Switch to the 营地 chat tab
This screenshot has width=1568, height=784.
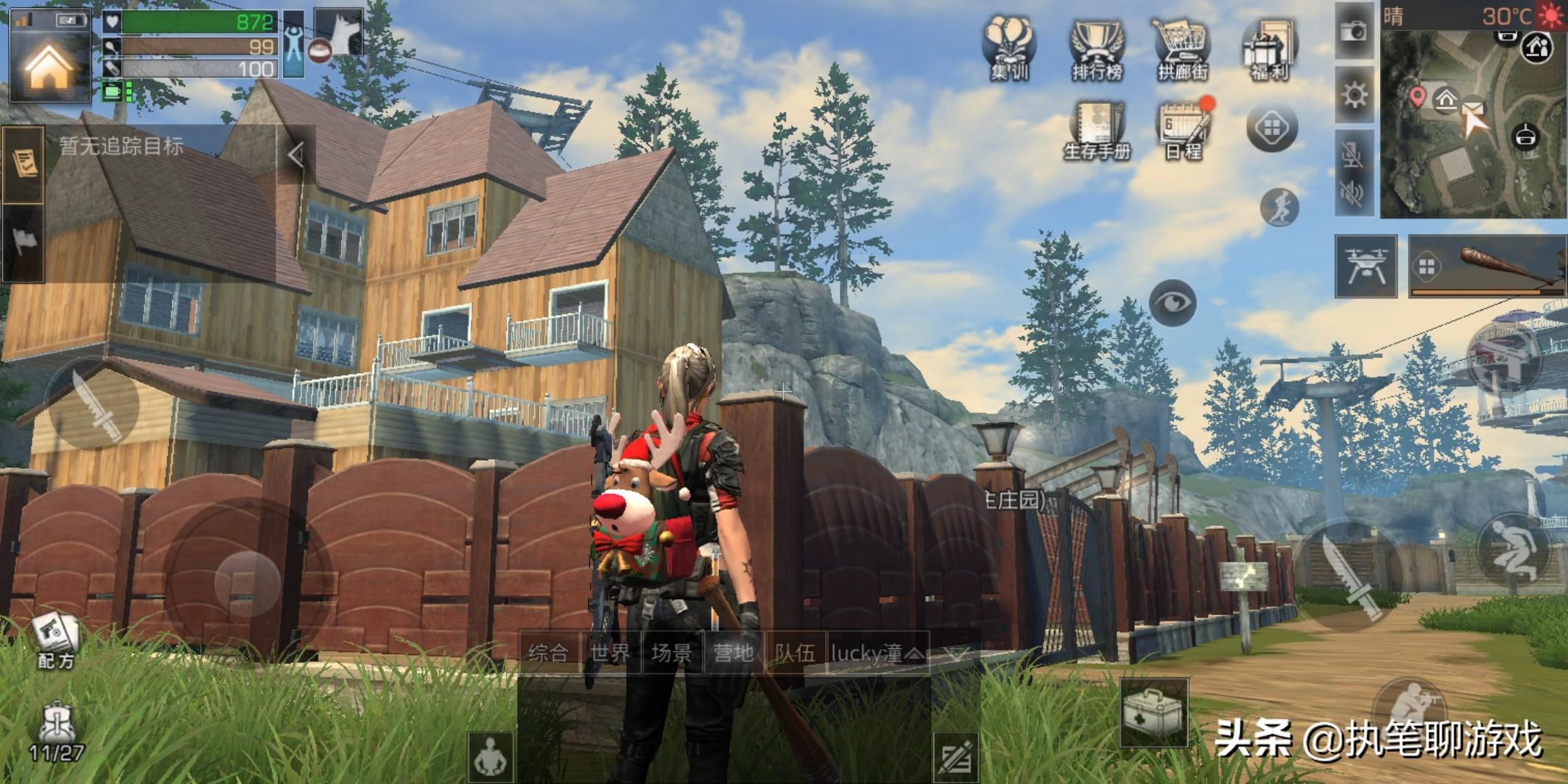(x=733, y=653)
